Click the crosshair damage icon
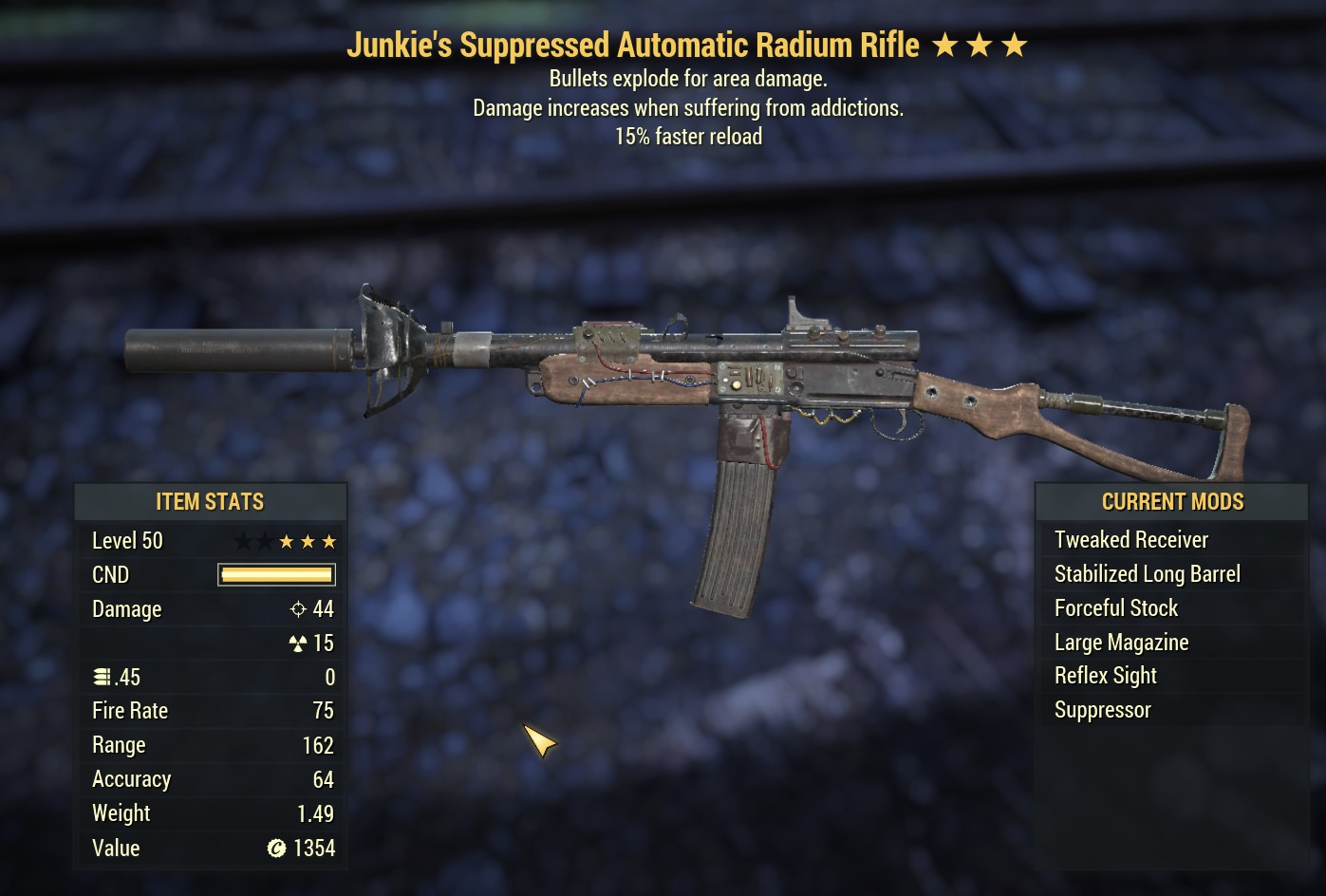The height and width of the screenshot is (896, 1326). pyautogui.click(x=298, y=608)
